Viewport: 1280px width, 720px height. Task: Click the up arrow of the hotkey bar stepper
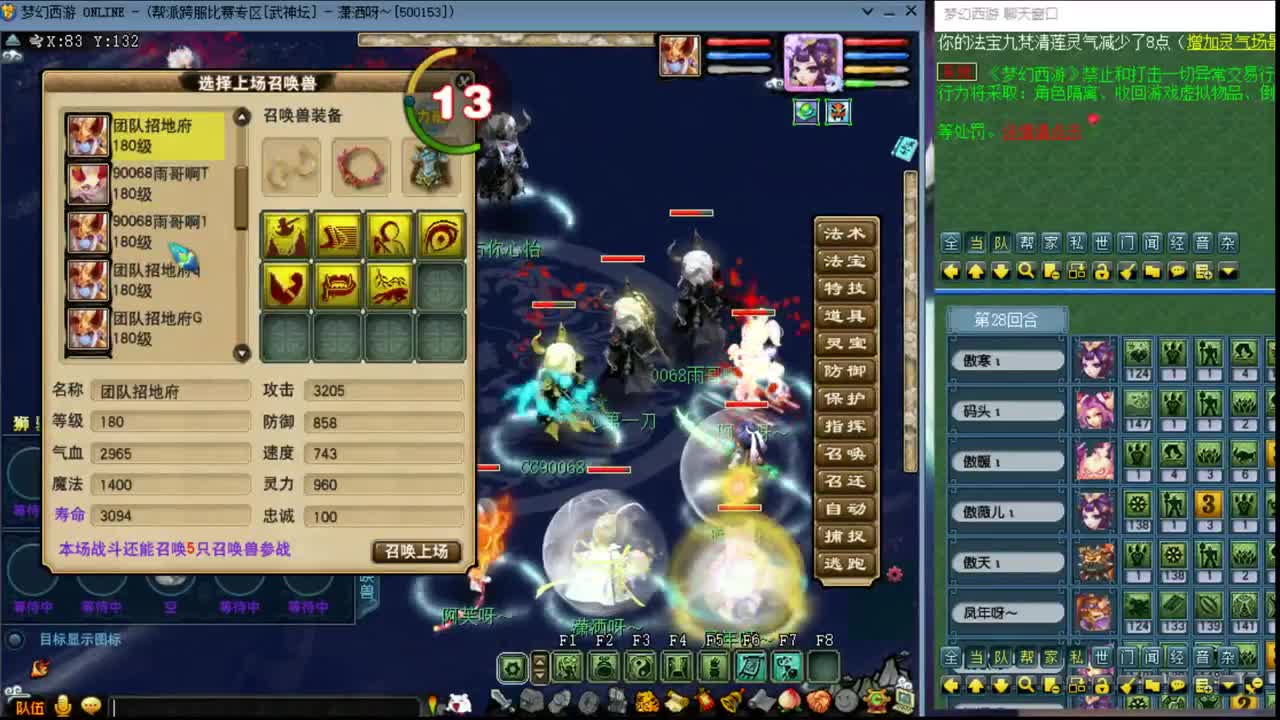(541, 661)
